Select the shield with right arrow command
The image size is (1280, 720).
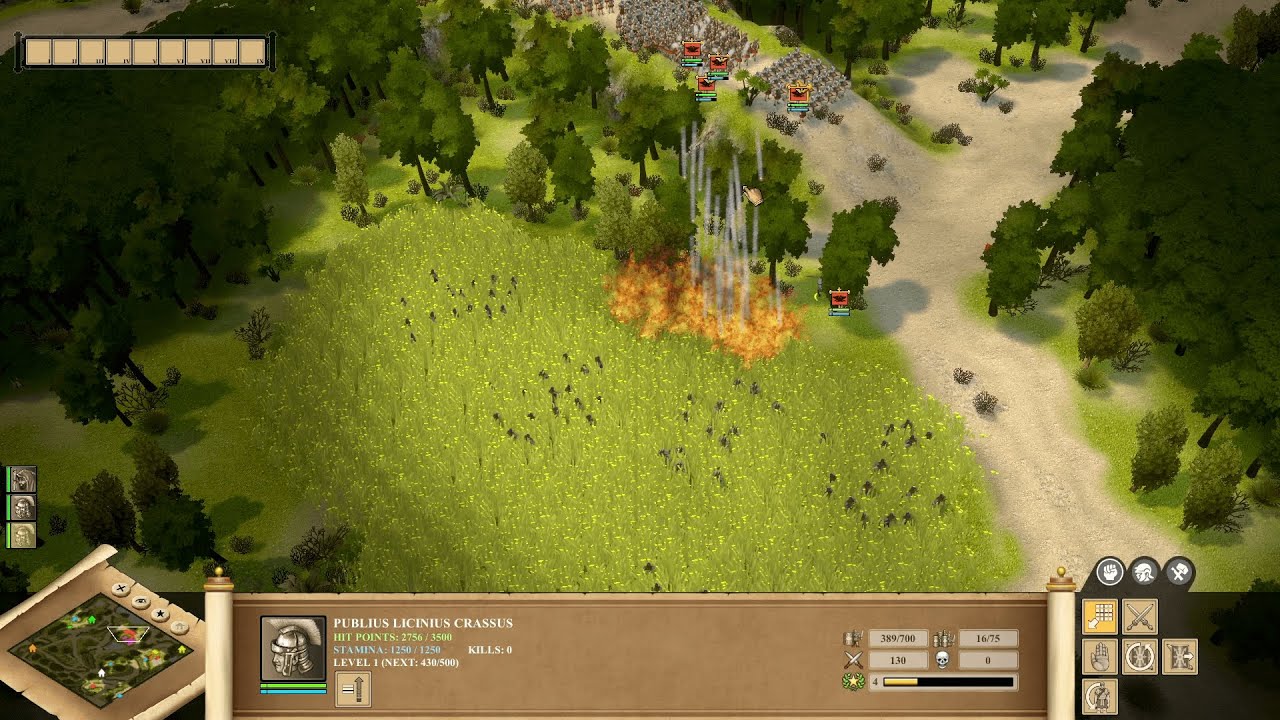tap(1180, 657)
